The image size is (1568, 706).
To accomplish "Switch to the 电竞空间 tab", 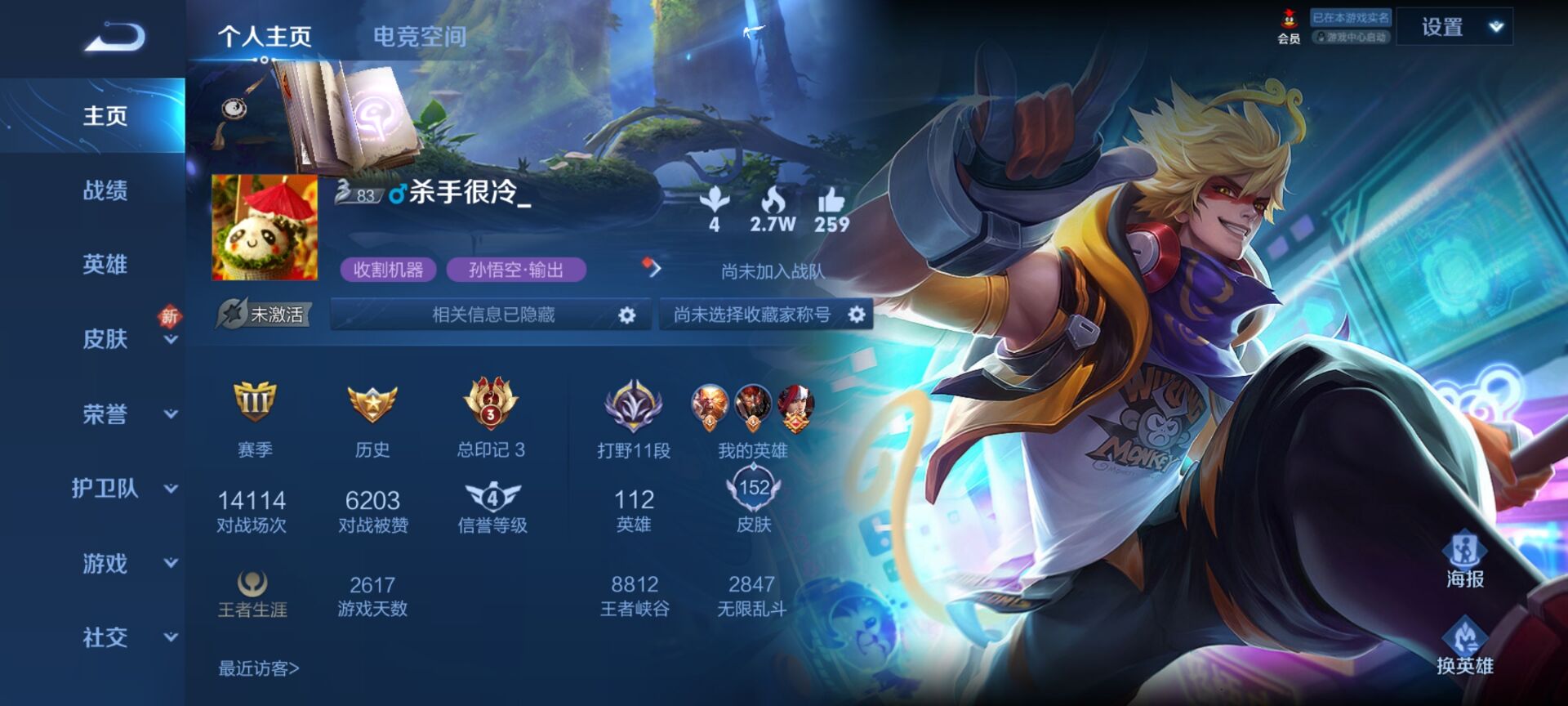I will click(x=420, y=37).
